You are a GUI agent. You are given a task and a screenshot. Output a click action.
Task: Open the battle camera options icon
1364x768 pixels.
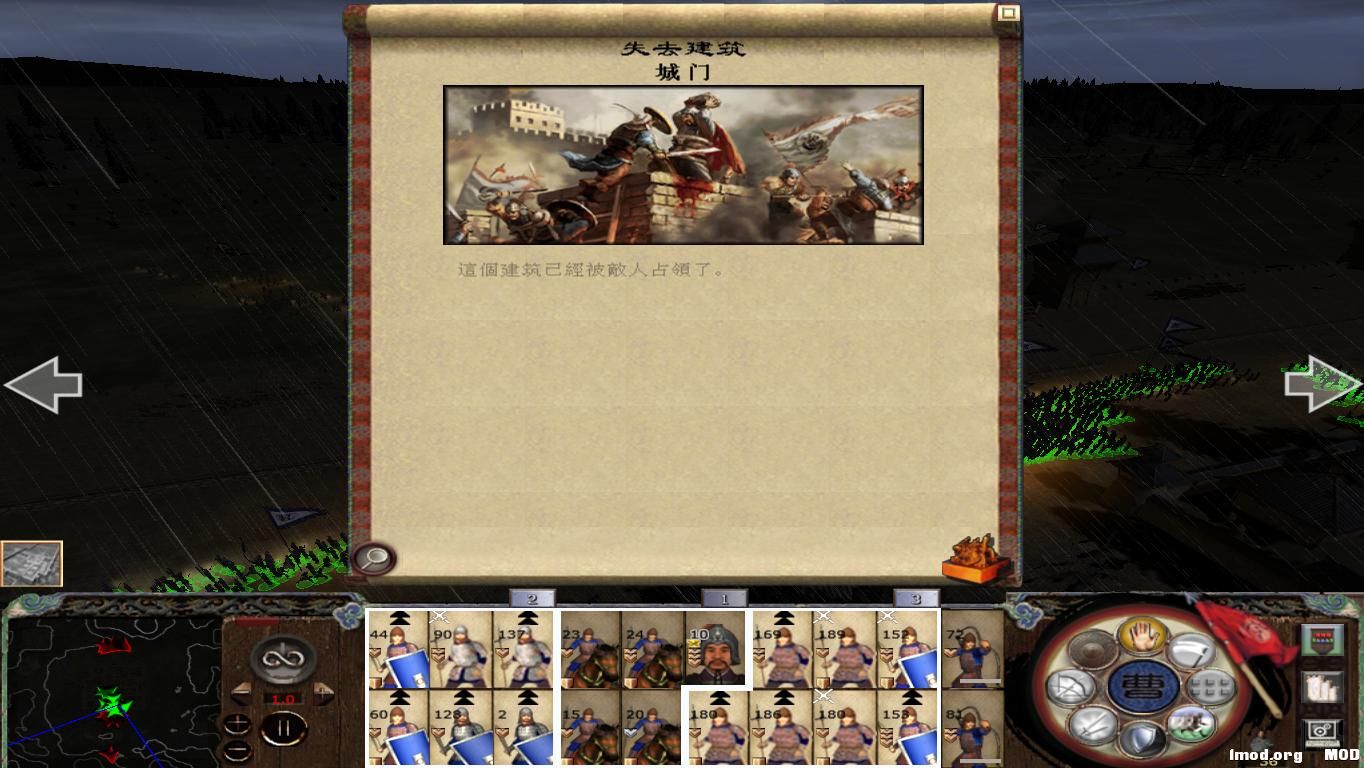1321,730
